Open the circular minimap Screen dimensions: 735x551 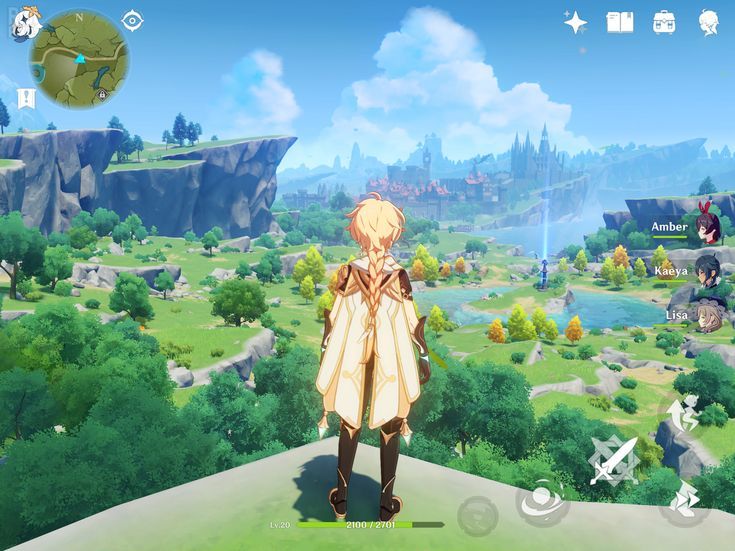click(79, 59)
